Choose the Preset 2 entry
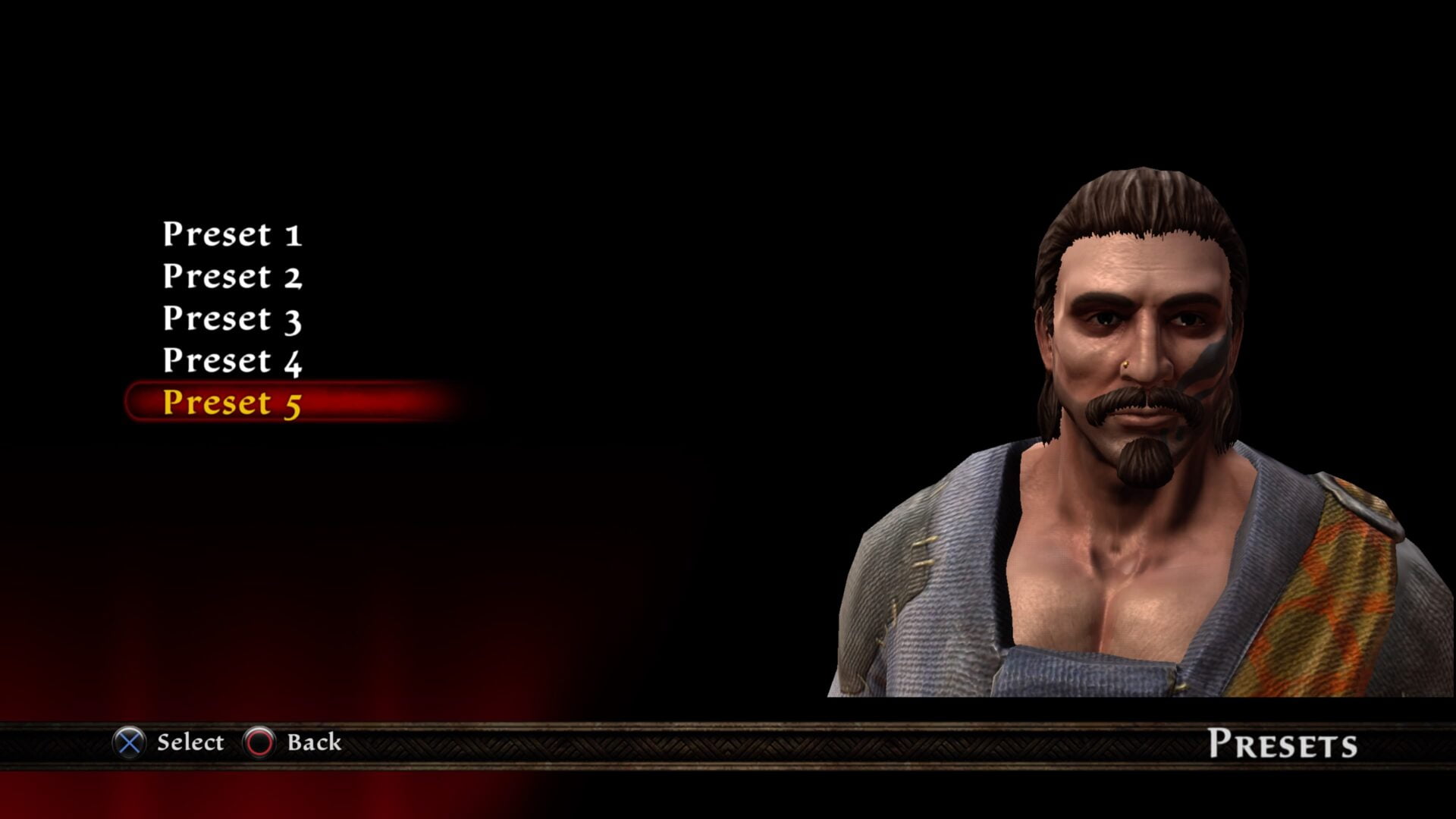The height and width of the screenshot is (819, 1456). tap(232, 277)
